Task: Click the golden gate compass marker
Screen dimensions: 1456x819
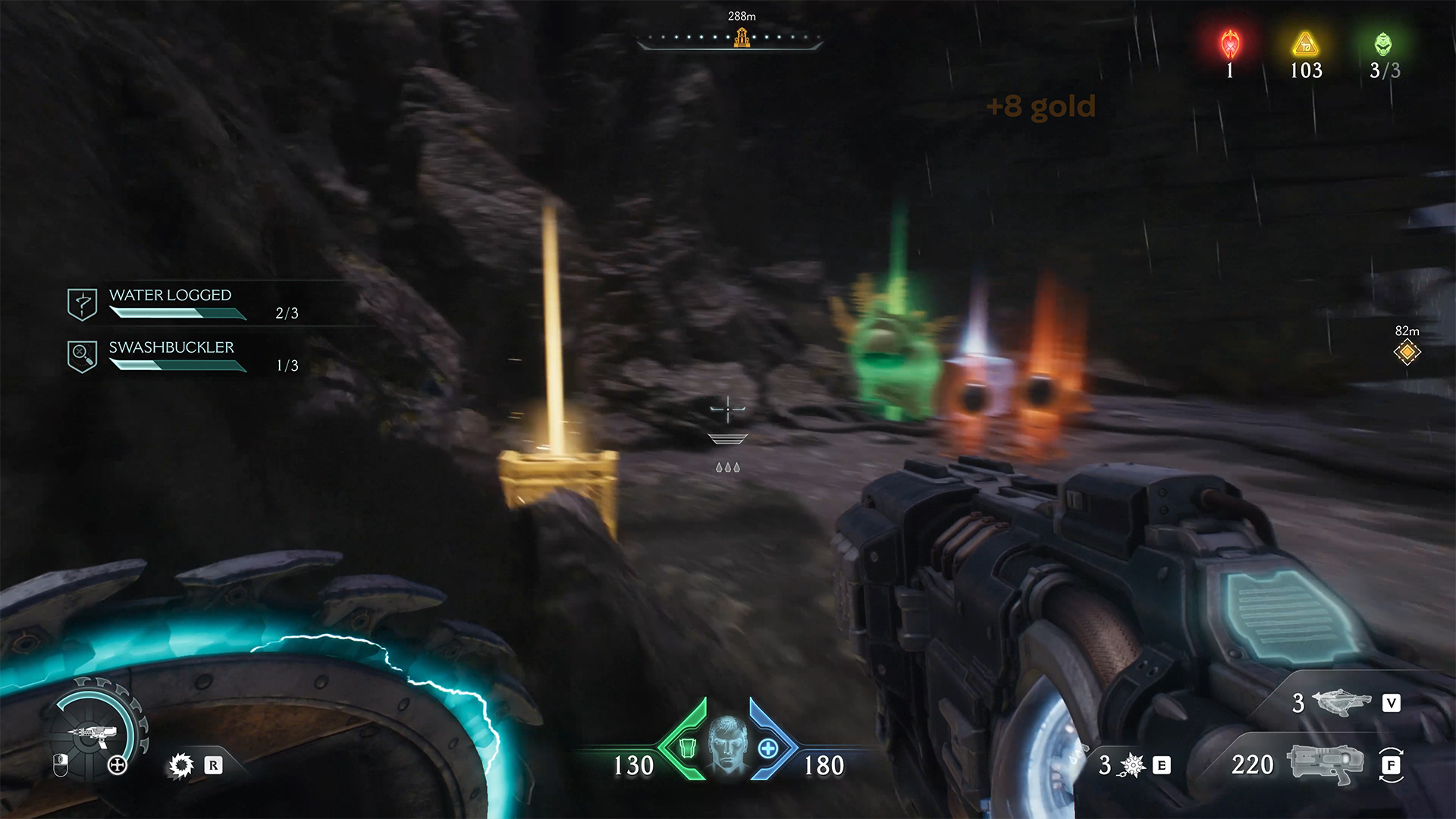Action: click(x=742, y=36)
